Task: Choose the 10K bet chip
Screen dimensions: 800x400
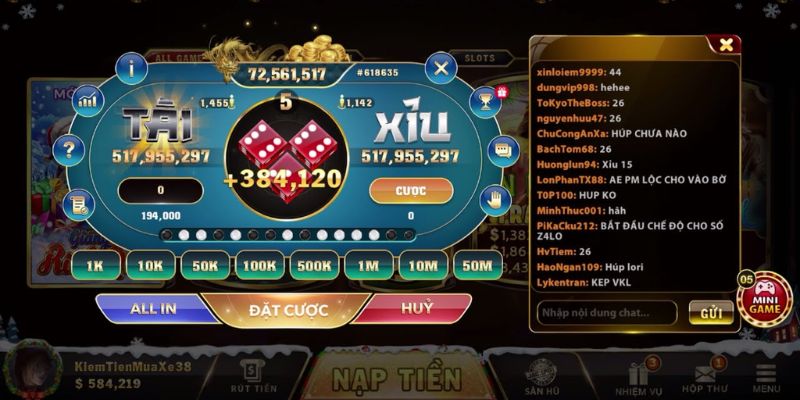Action: 151,265
